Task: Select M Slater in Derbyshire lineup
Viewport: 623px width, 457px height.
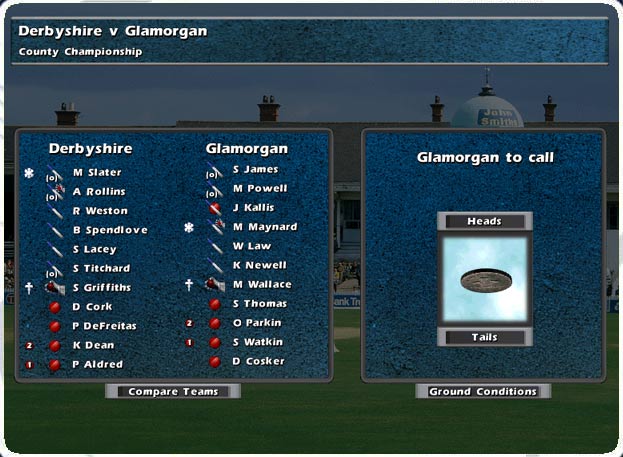Action: click(97, 172)
